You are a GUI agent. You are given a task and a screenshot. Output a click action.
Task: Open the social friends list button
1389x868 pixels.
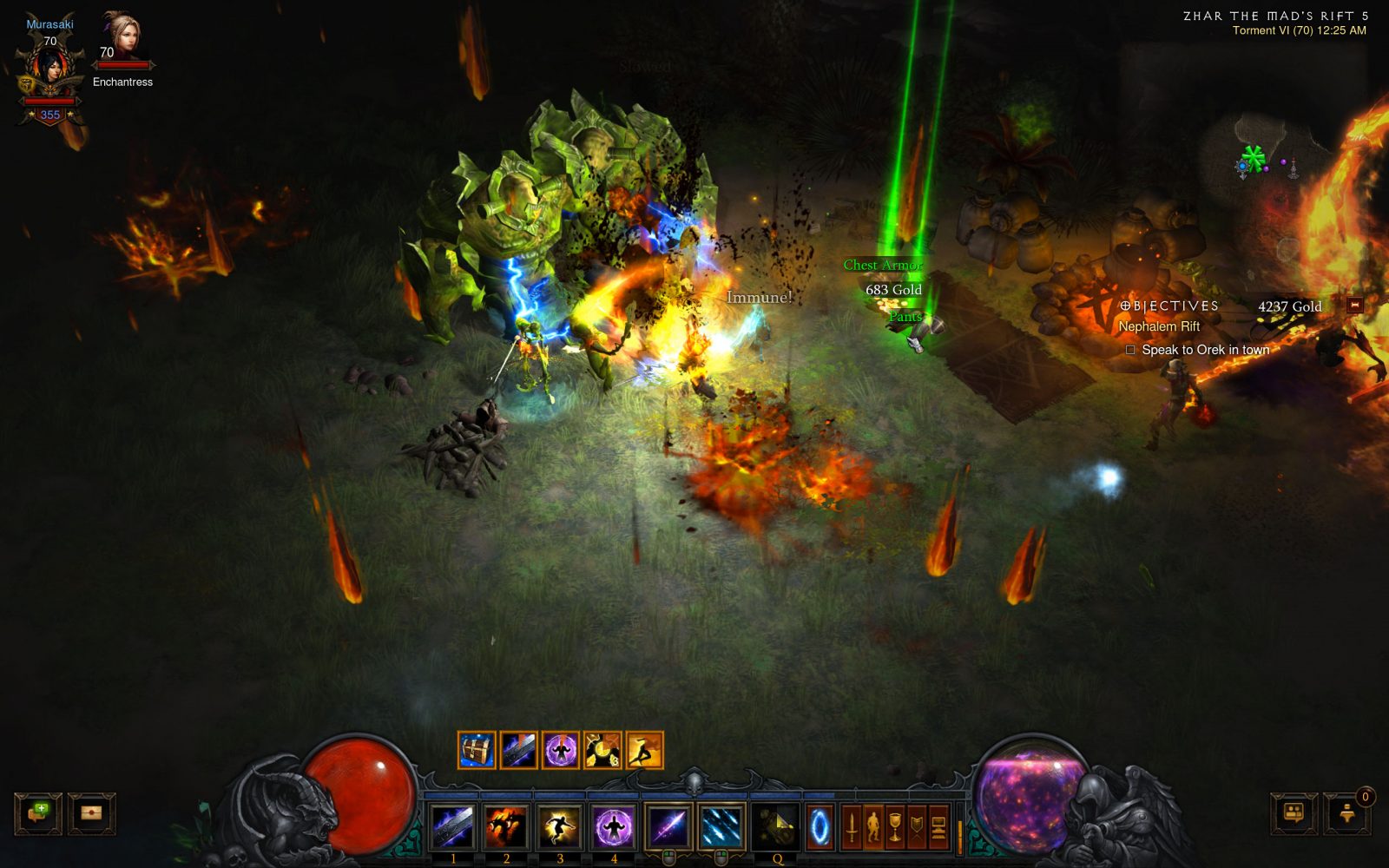coord(1294,813)
